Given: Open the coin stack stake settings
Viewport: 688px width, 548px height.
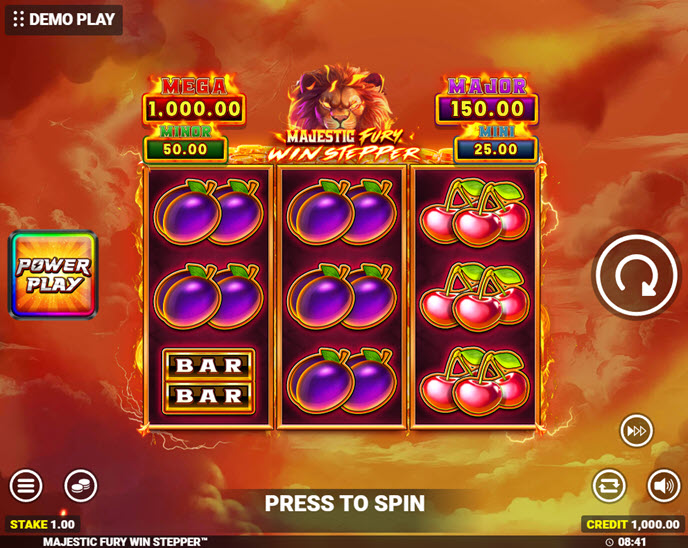Looking at the screenshot, I should click(x=81, y=486).
